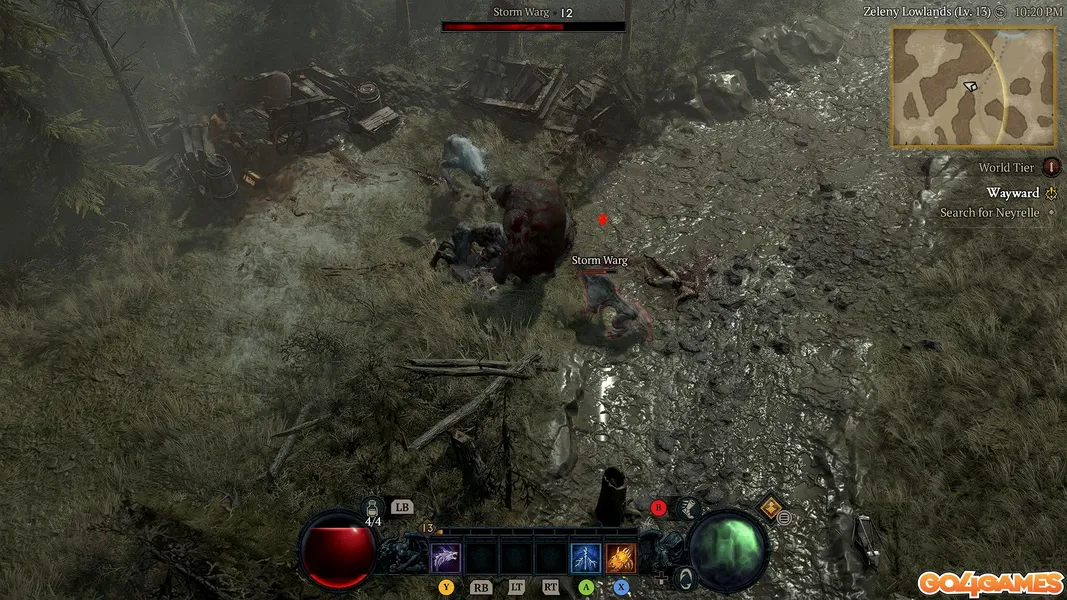The width and height of the screenshot is (1067, 600).
Task: Activate the orange claw skill
Action: click(621, 557)
